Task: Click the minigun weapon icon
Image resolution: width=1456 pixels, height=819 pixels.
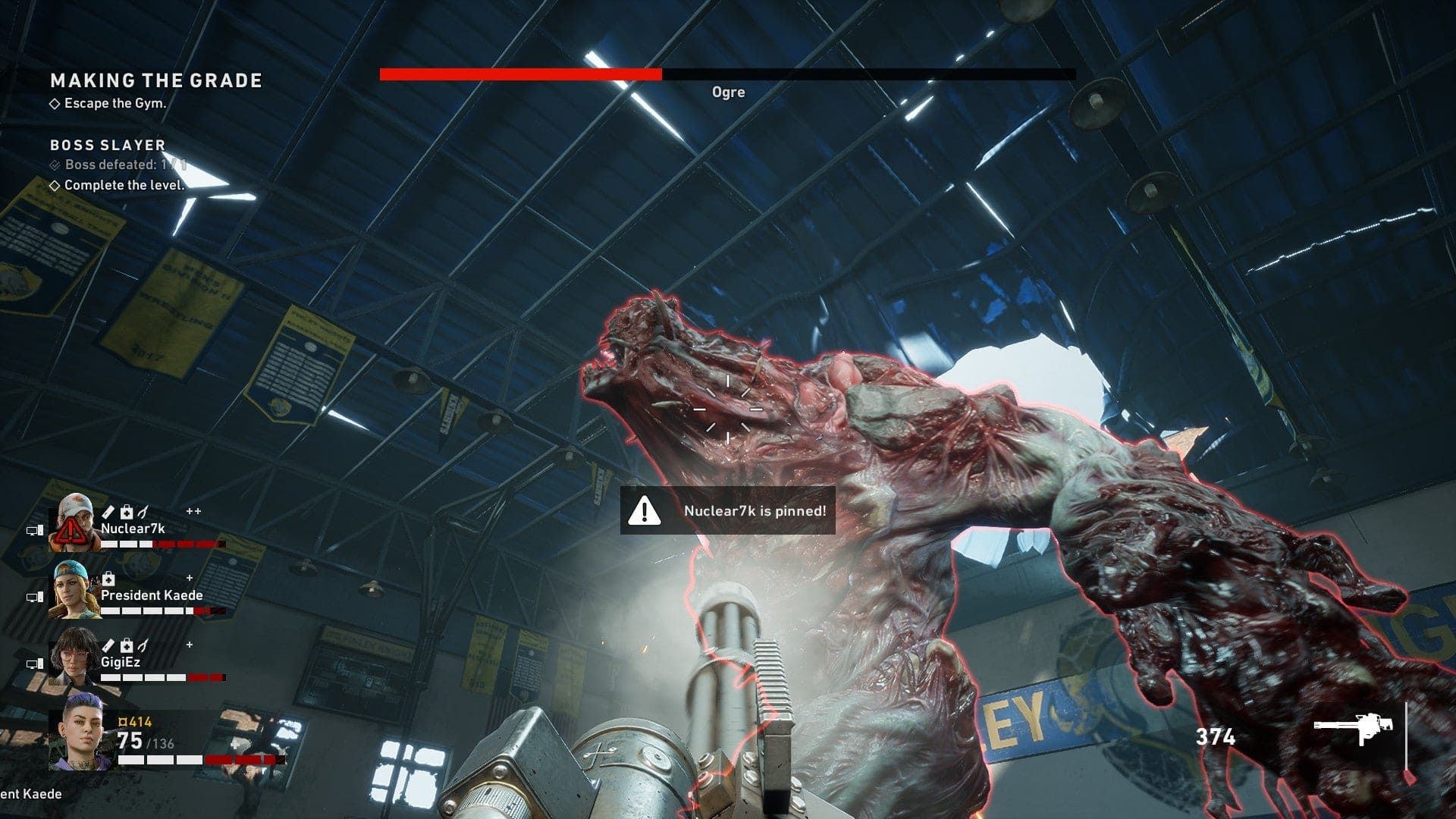Action: [x=1354, y=729]
